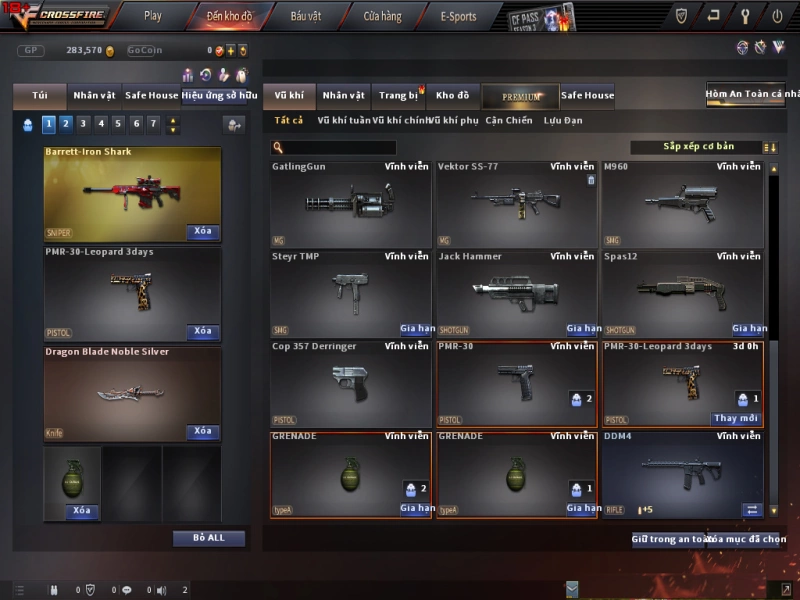Viewport: 800px width, 600px height.
Task: Open the Sắp xếp cơ bản sort dropdown
Action: point(698,147)
